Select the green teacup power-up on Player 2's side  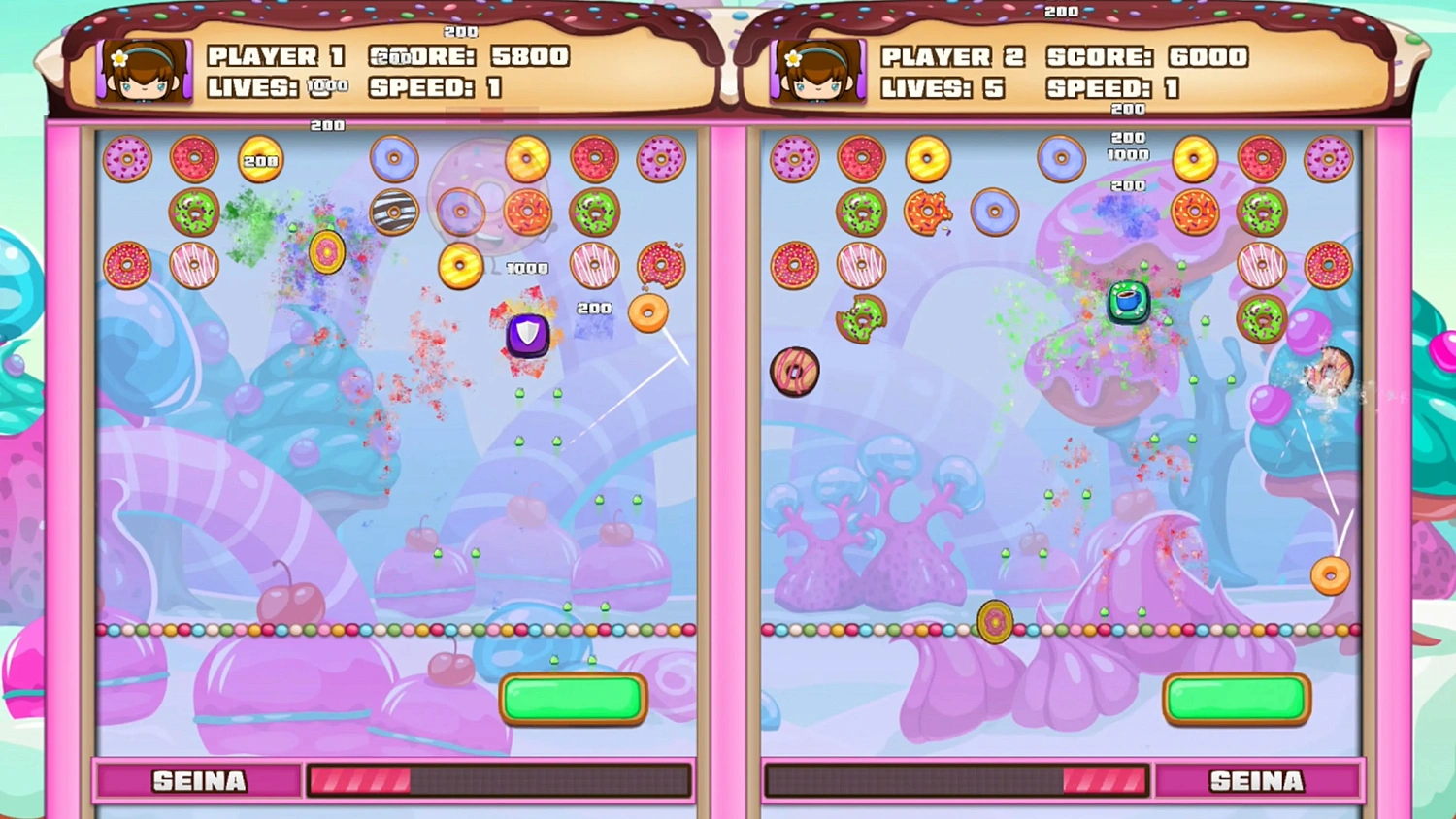(x=1128, y=303)
